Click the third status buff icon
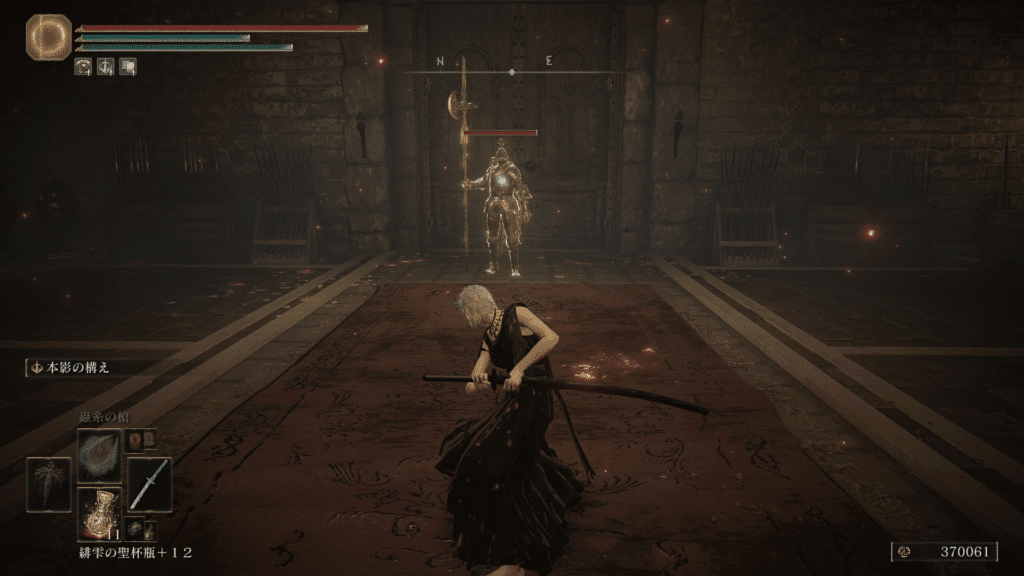The height and width of the screenshot is (576, 1024). [128, 67]
